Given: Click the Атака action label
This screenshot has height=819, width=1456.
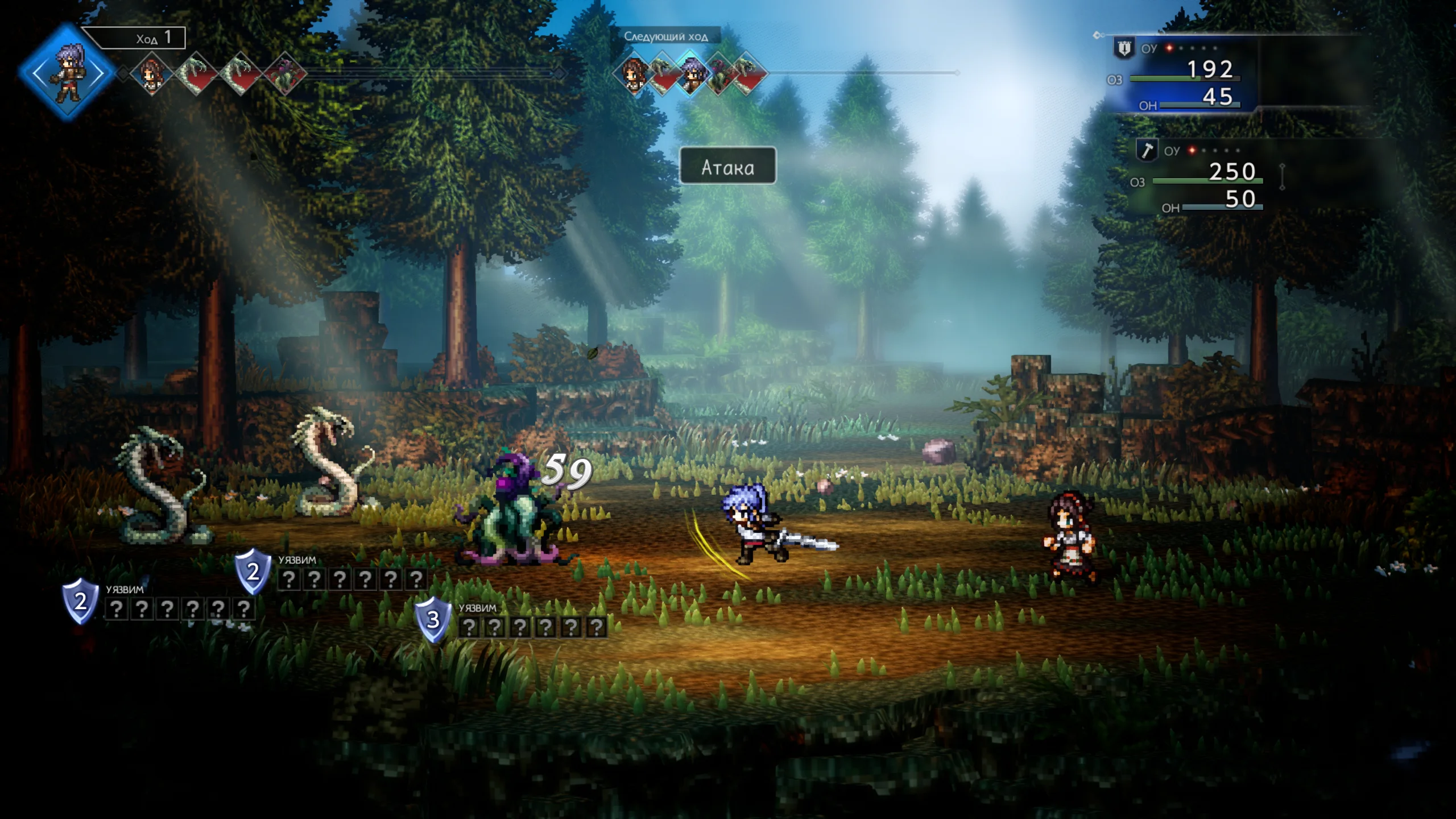Looking at the screenshot, I should (x=727, y=166).
